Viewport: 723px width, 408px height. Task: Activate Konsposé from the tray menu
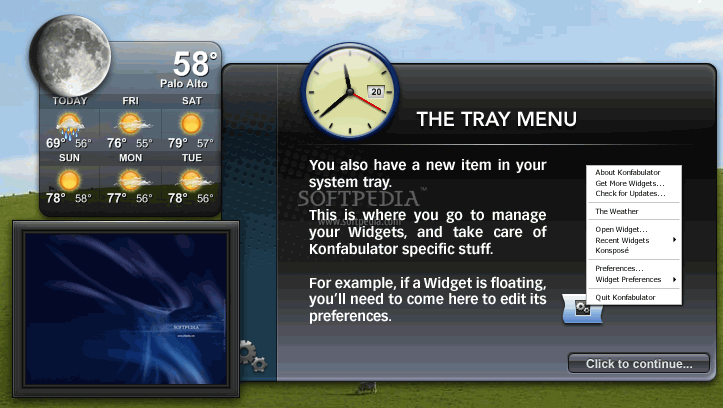tap(612, 250)
